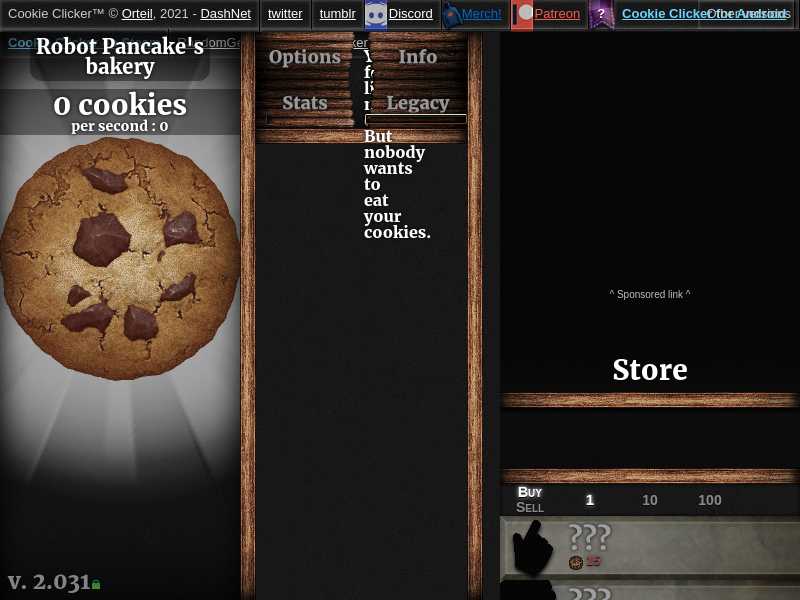Open the Discord link
This screenshot has width=800, height=600.
coord(410,14)
